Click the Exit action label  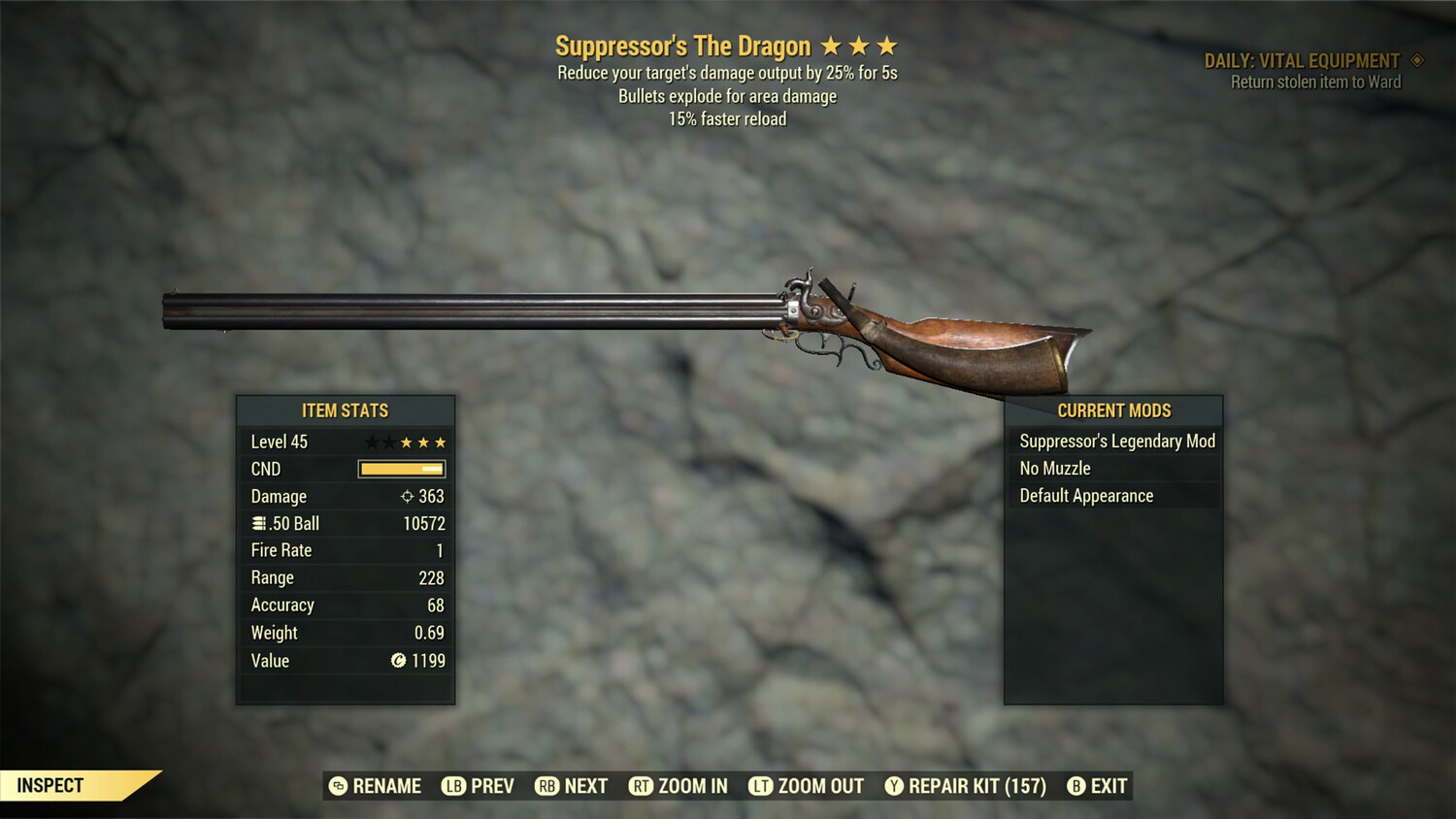(1107, 786)
